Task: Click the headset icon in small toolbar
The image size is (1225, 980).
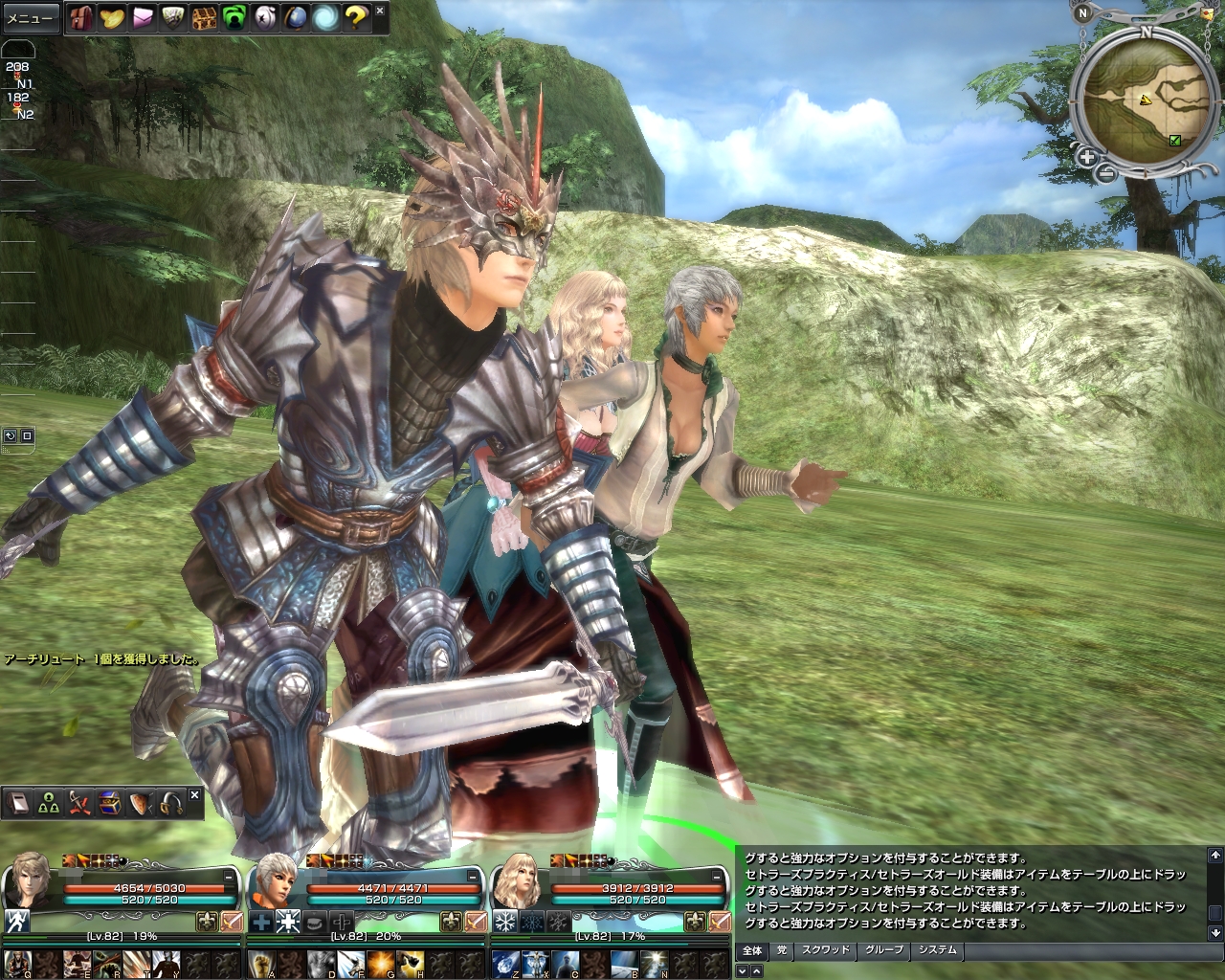Action: click(172, 804)
